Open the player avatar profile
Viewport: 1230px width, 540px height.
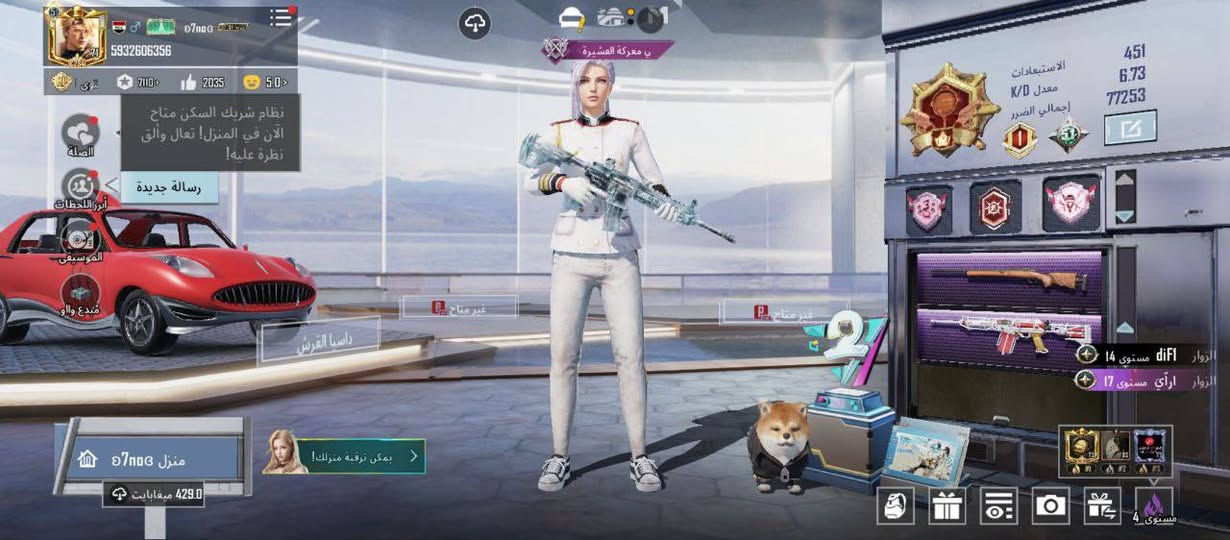pyautogui.click(x=75, y=36)
